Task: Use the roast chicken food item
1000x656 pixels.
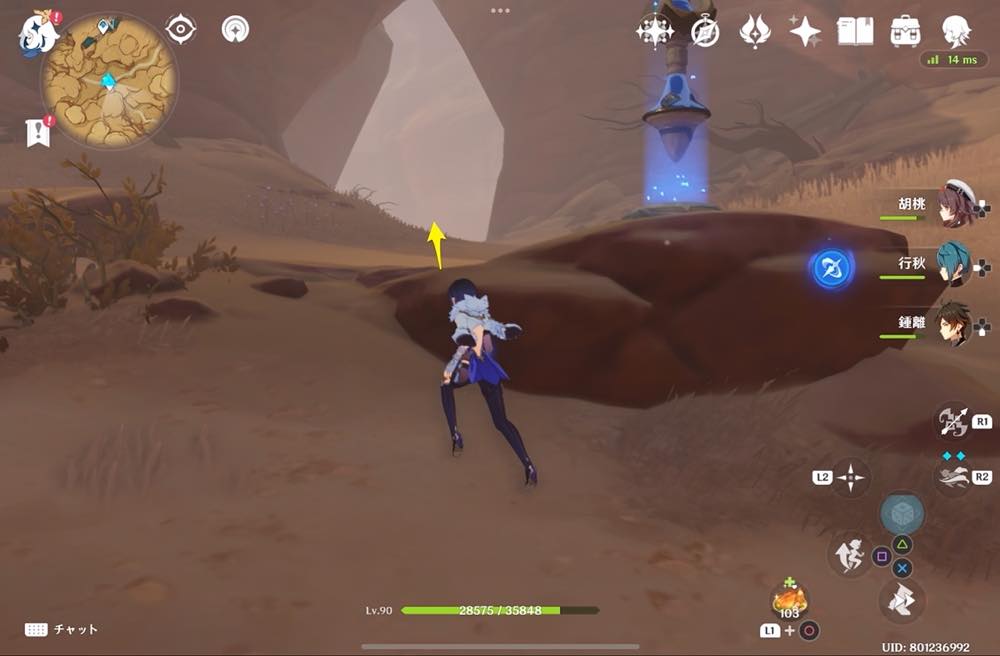Action: [789, 600]
